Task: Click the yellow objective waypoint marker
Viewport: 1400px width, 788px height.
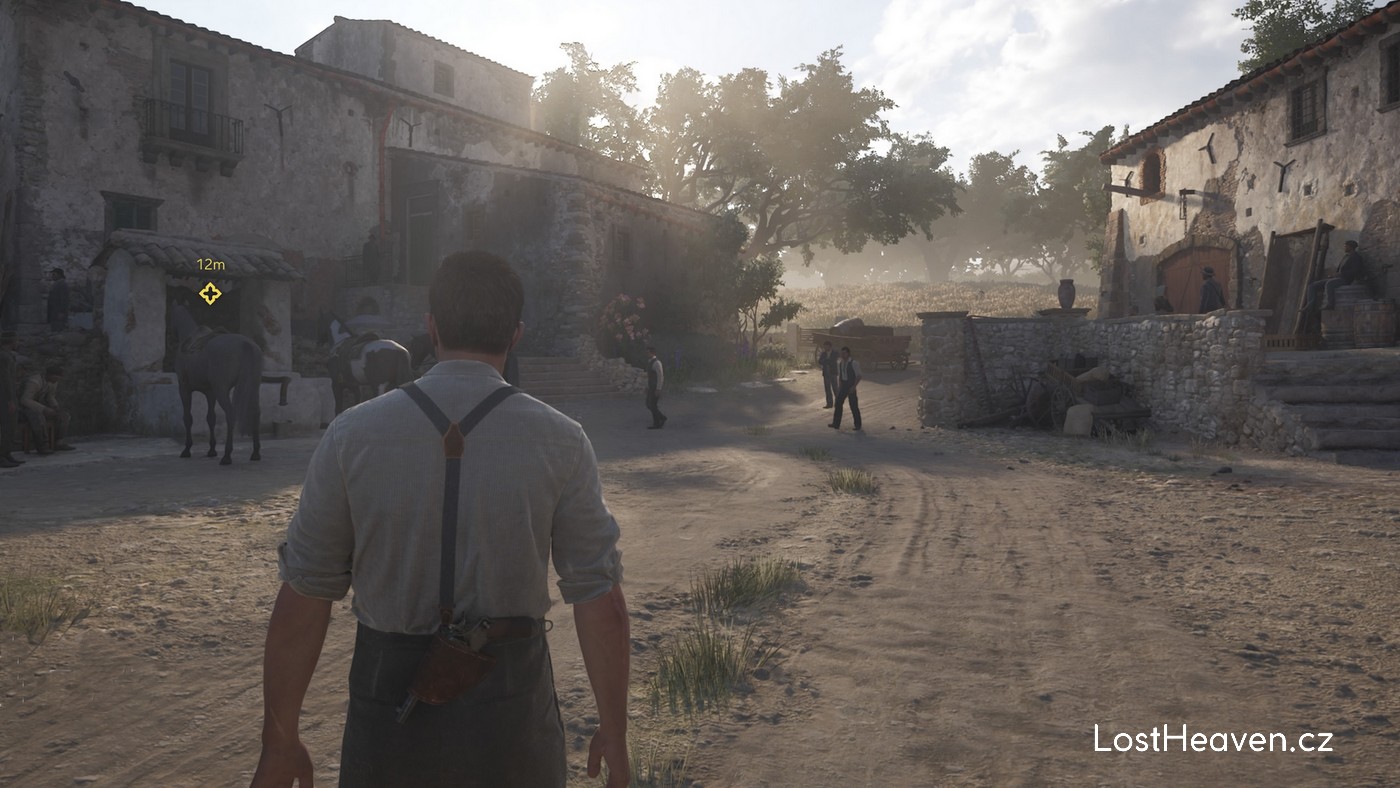Action: coord(210,293)
